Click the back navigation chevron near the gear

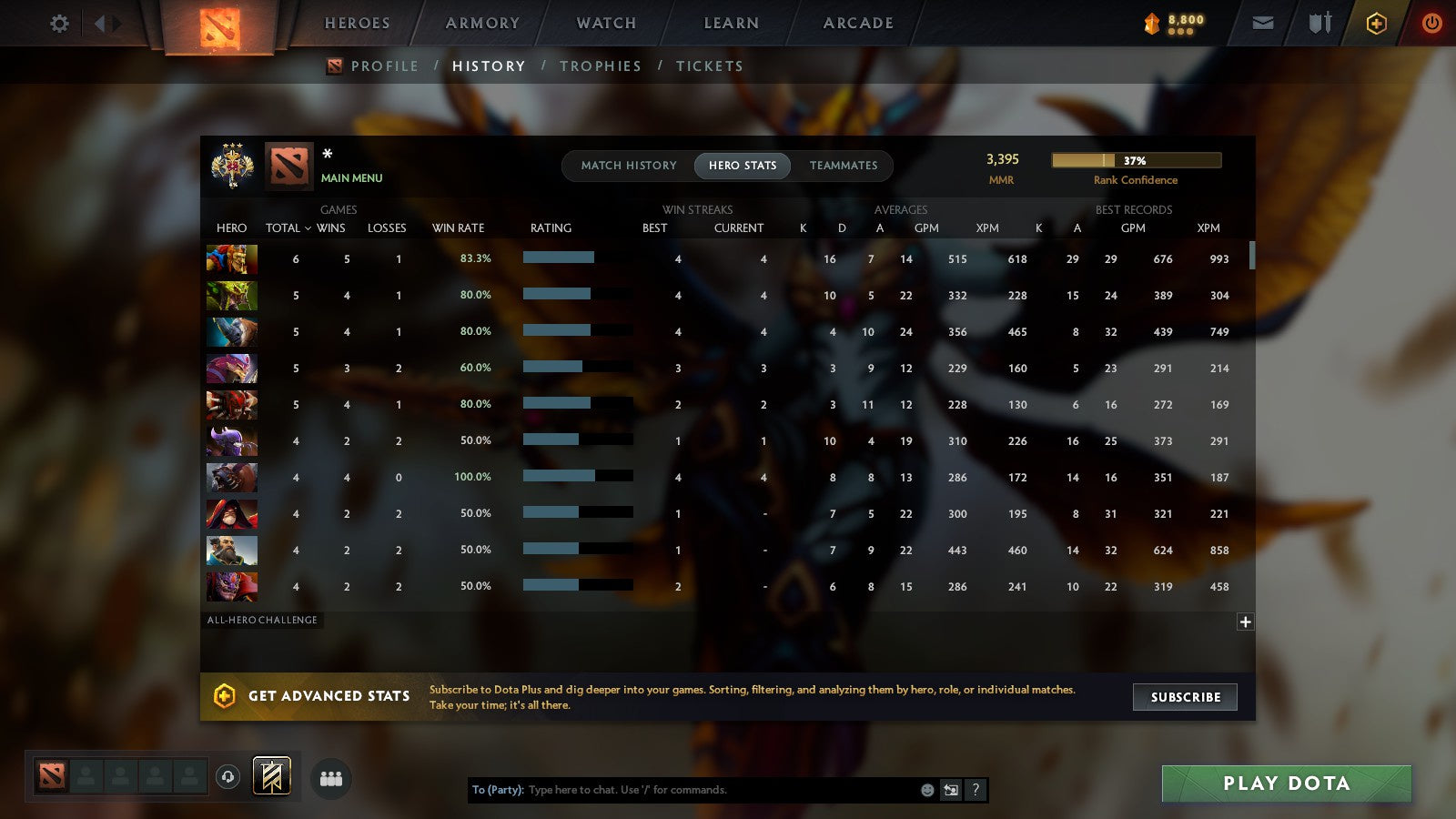[x=100, y=23]
